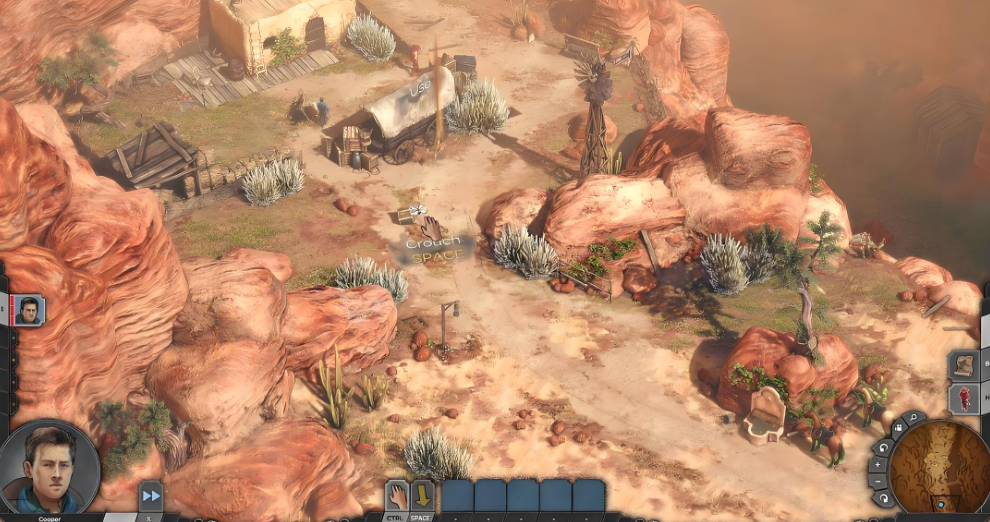
Task: Click the red figure highlight button
Action: pyautogui.click(x=964, y=399)
